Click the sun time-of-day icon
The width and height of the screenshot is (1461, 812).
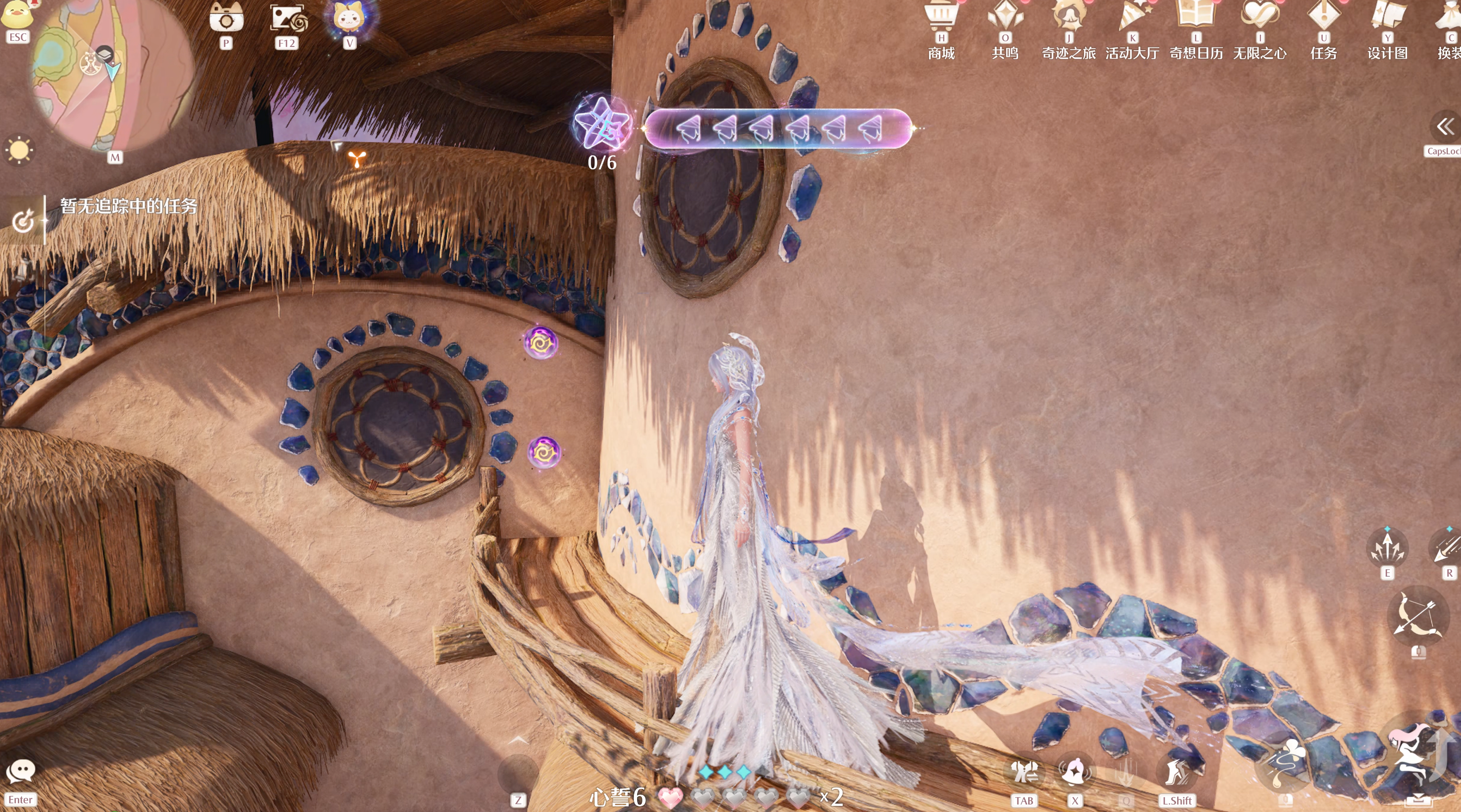point(19,150)
